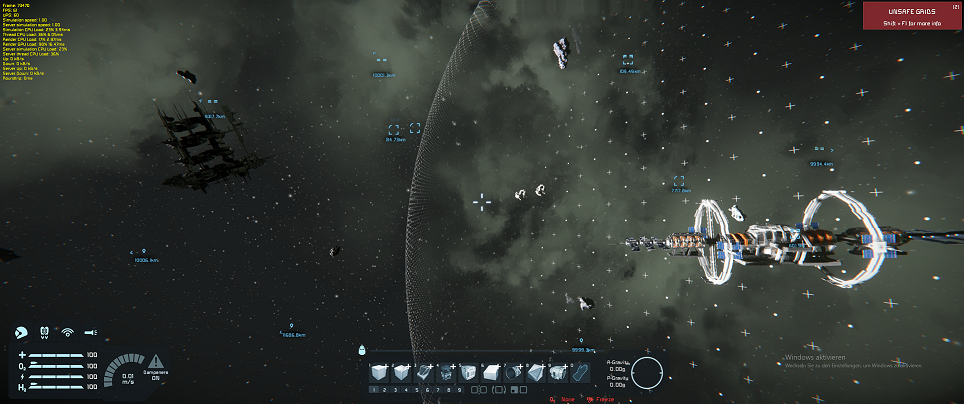Choose the block in hotbar slot 3
This screenshot has width=964, height=404.
pyautogui.click(x=425, y=372)
